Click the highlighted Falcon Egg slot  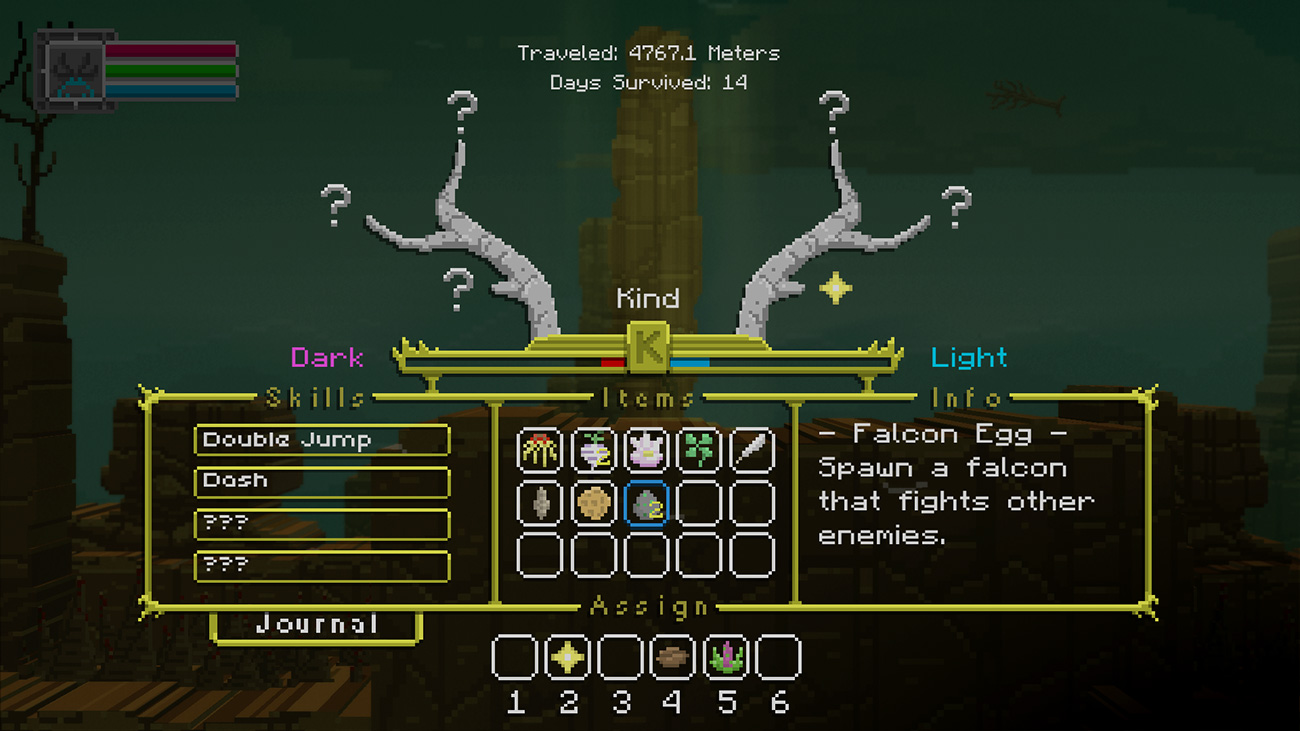646,503
